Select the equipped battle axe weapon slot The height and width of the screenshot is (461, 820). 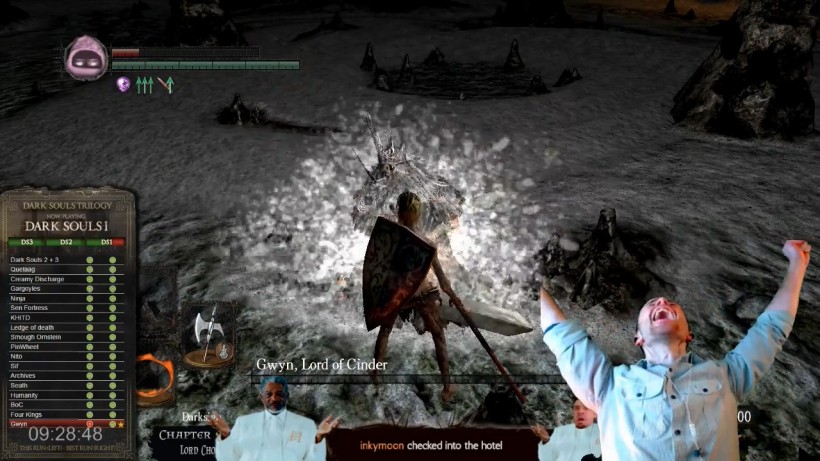pos(209,334)
